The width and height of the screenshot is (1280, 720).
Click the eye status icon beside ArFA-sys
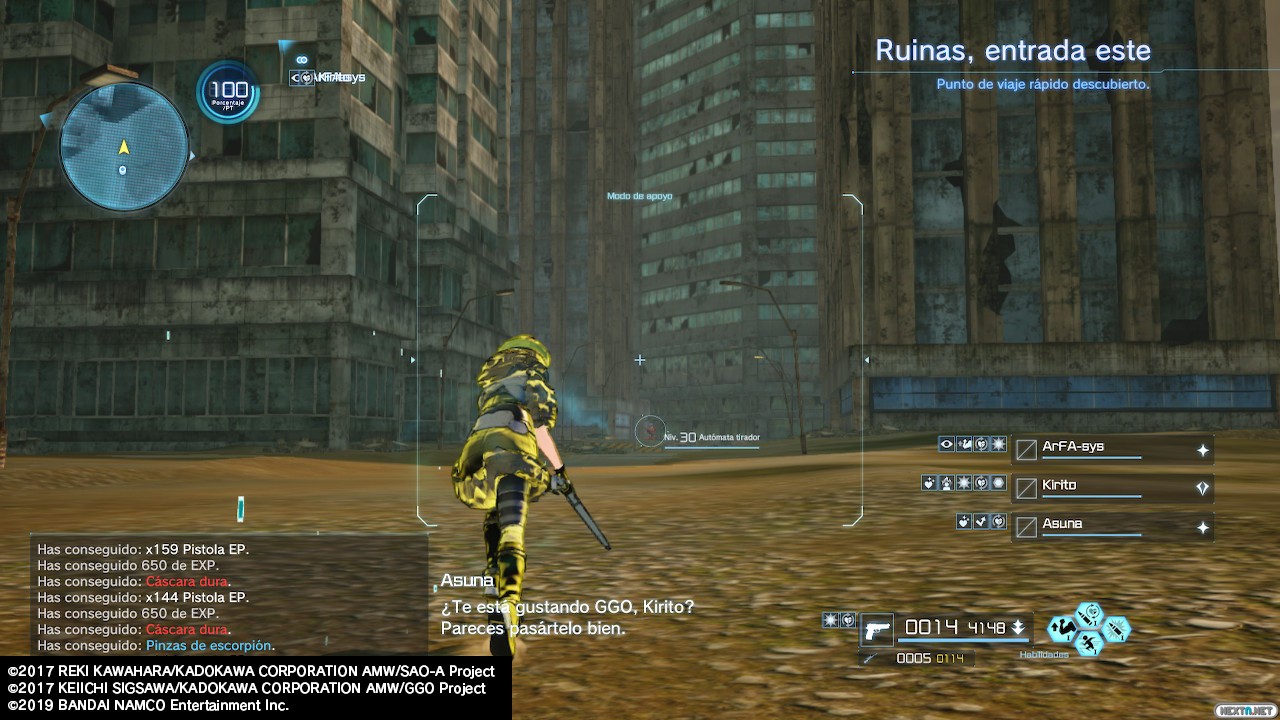coord(946,444)
